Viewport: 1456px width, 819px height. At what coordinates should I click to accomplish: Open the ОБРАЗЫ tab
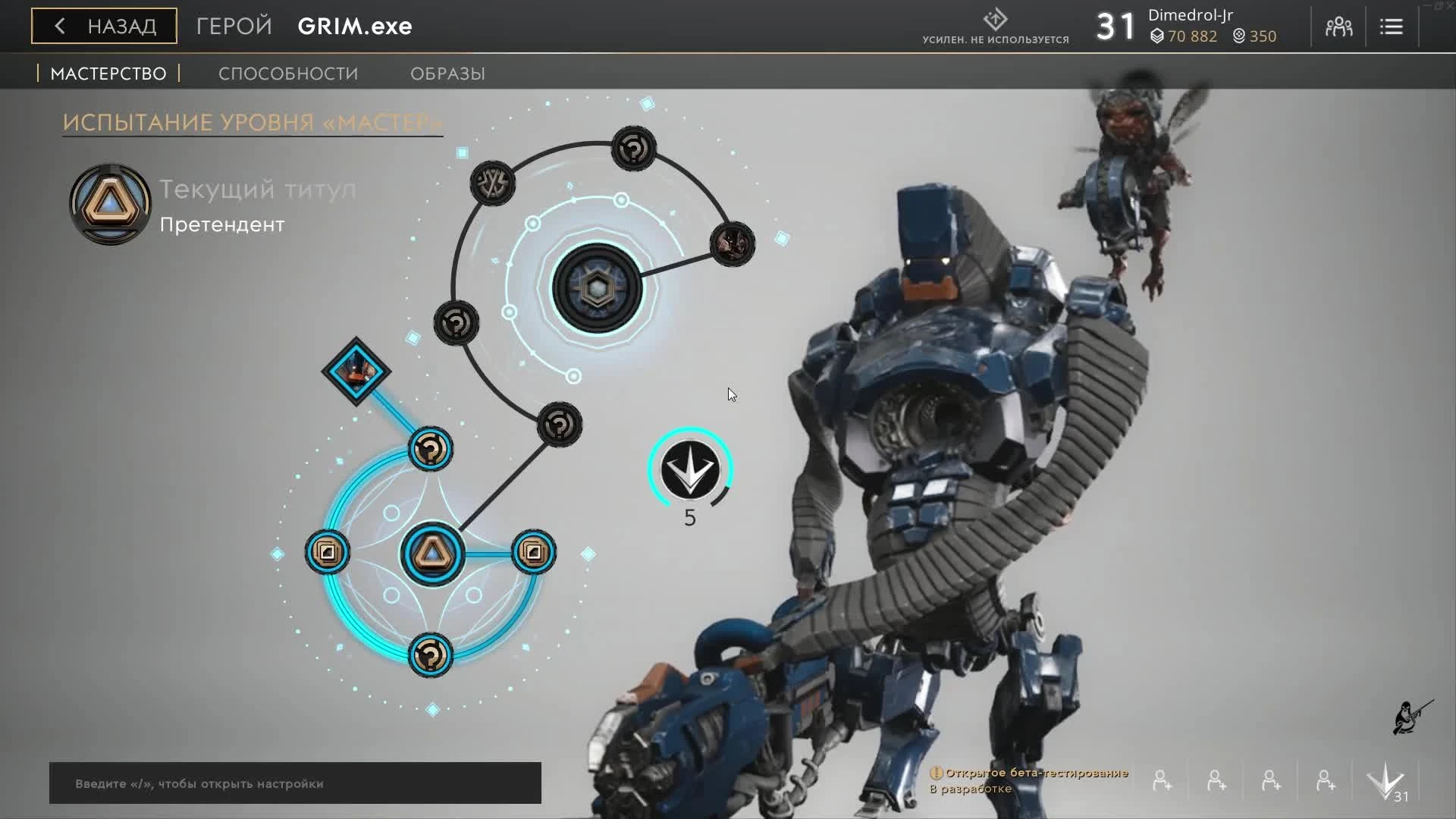pos(447,73)
